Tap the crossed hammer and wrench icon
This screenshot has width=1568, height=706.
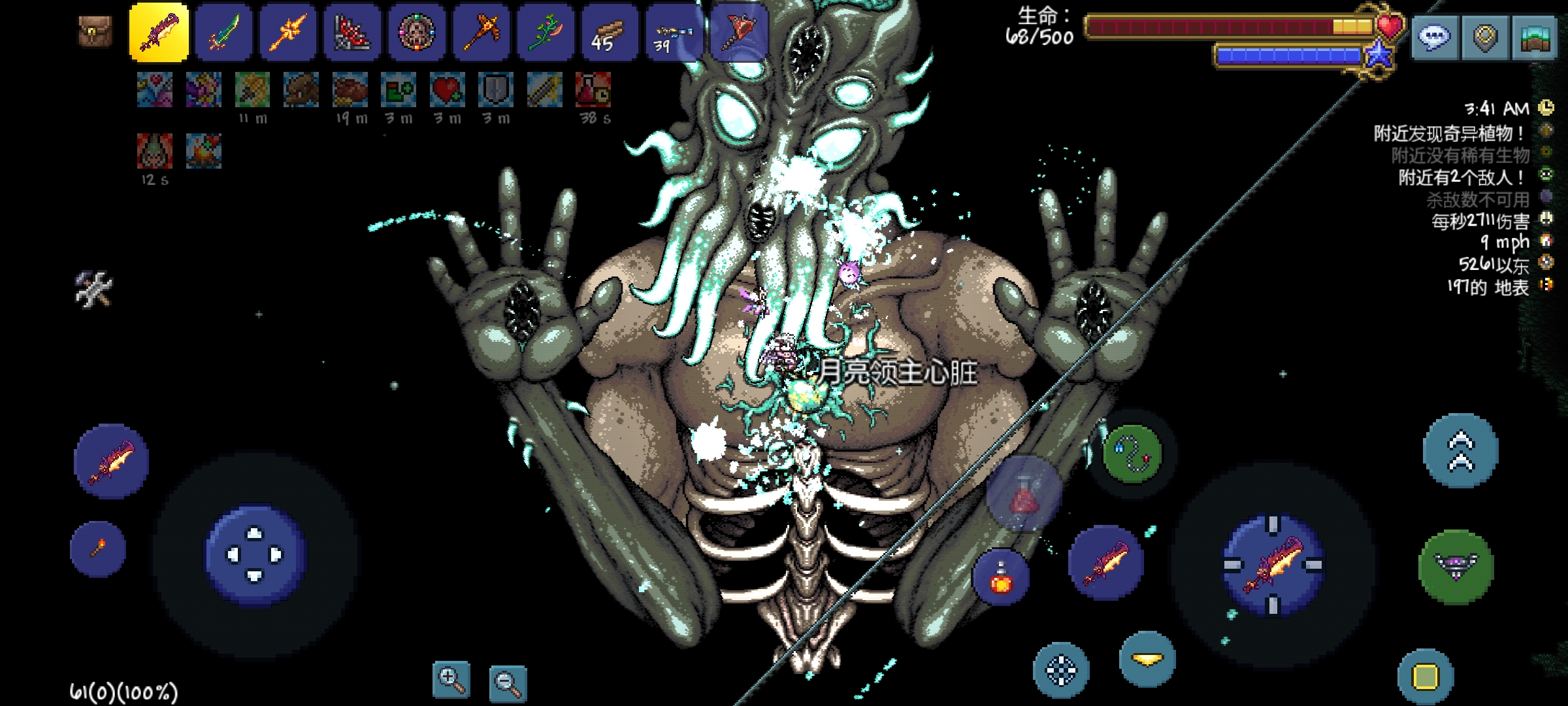94,289
